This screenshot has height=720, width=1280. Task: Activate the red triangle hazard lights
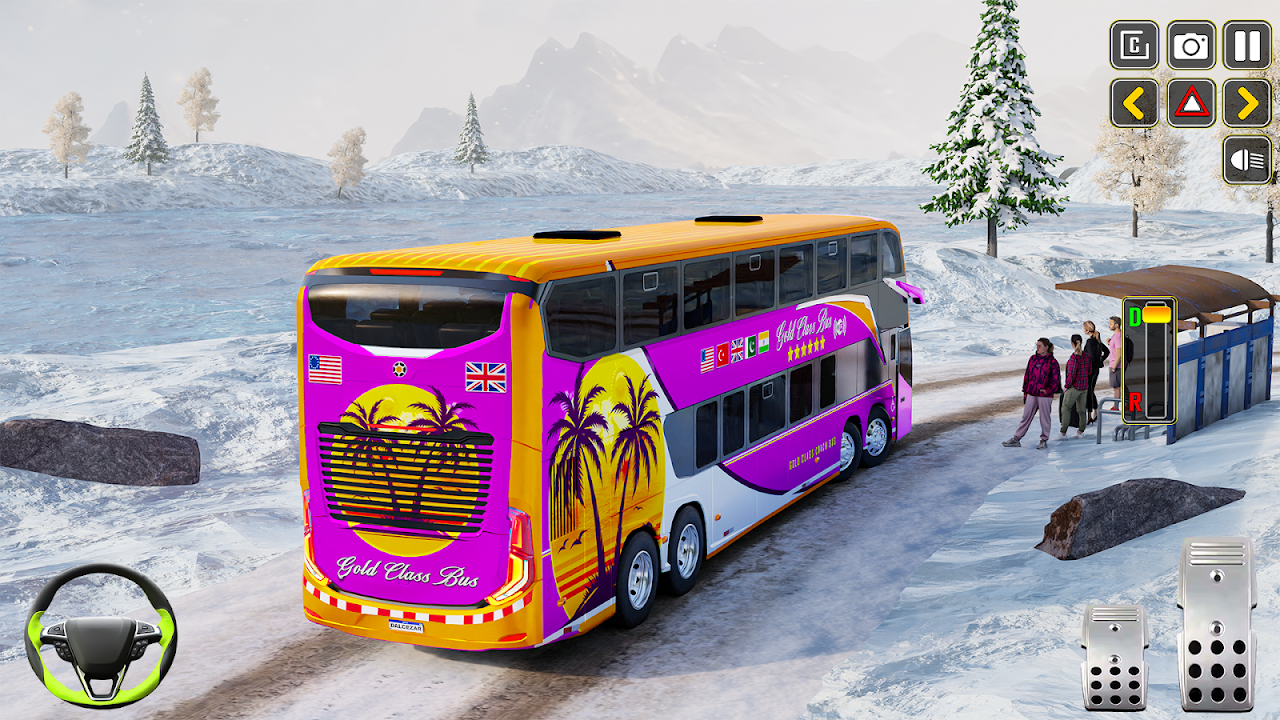(1191, 103)
